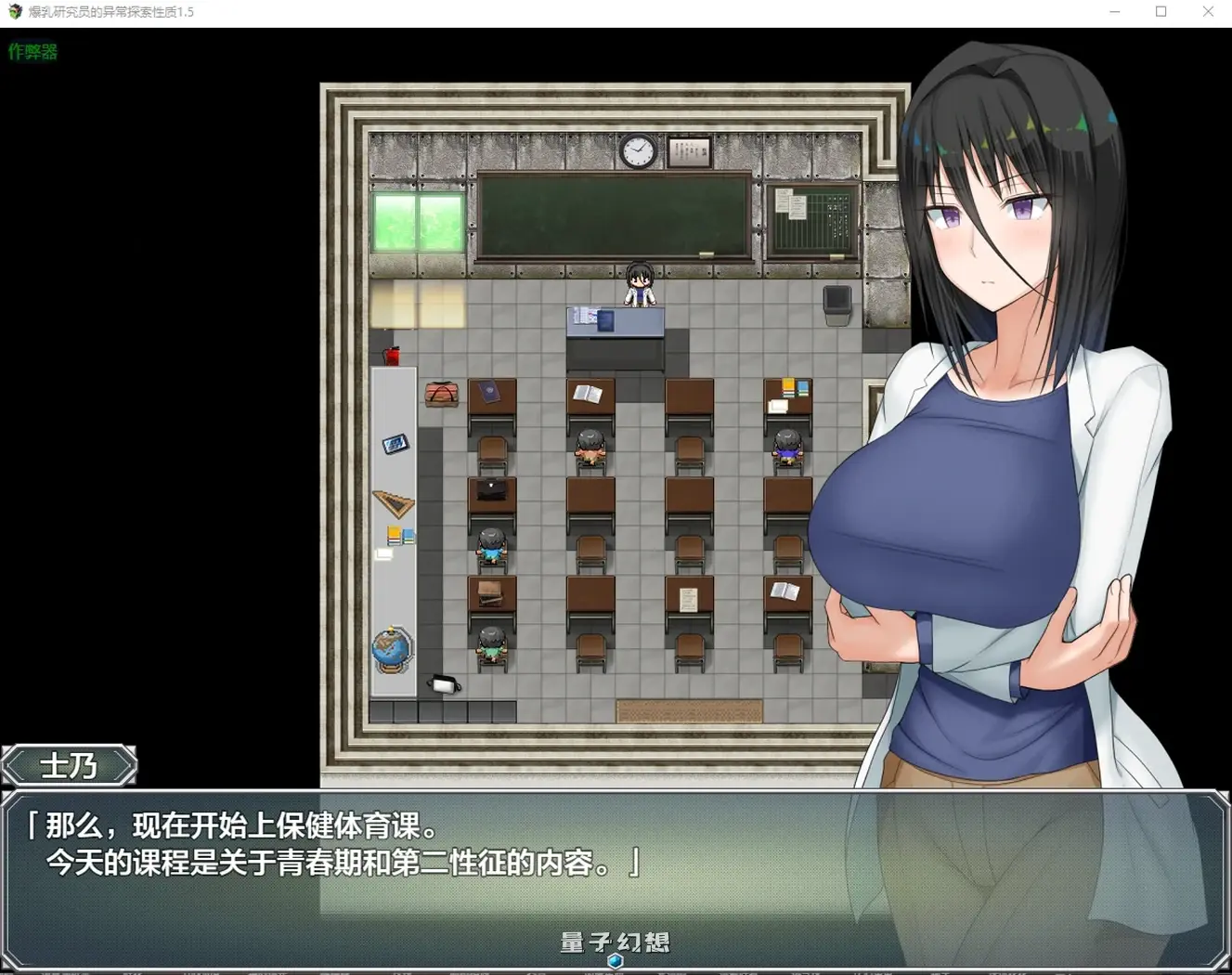The height and width of the screenshot is (975, 1232).
Task: Click the blue diamond continue indicator
Action: [x=615, y=962]
